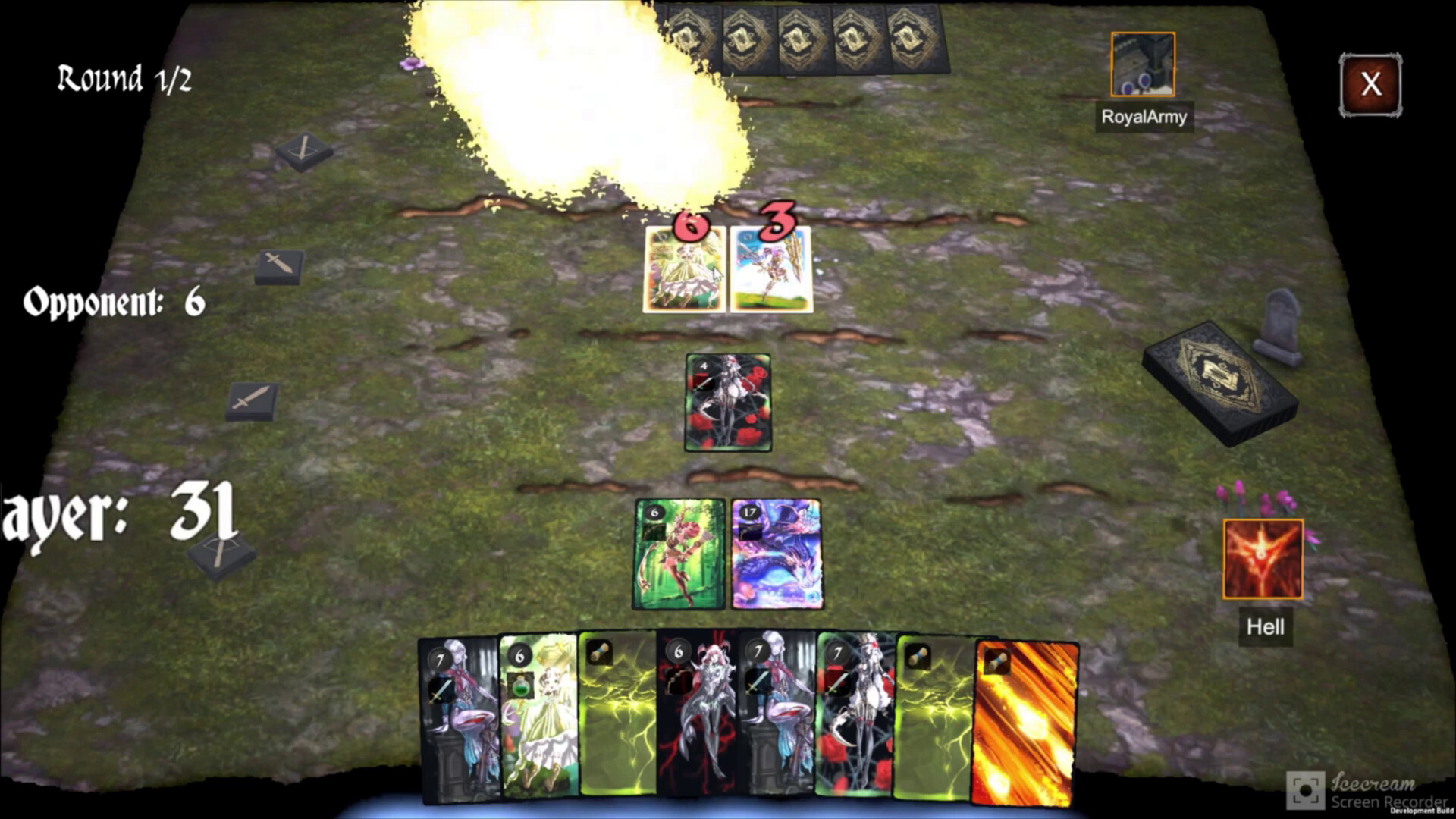Viewport: 1456px width, 819px height.
Task: Play the 6-cost white dress healer card
Action: point(538,720)
